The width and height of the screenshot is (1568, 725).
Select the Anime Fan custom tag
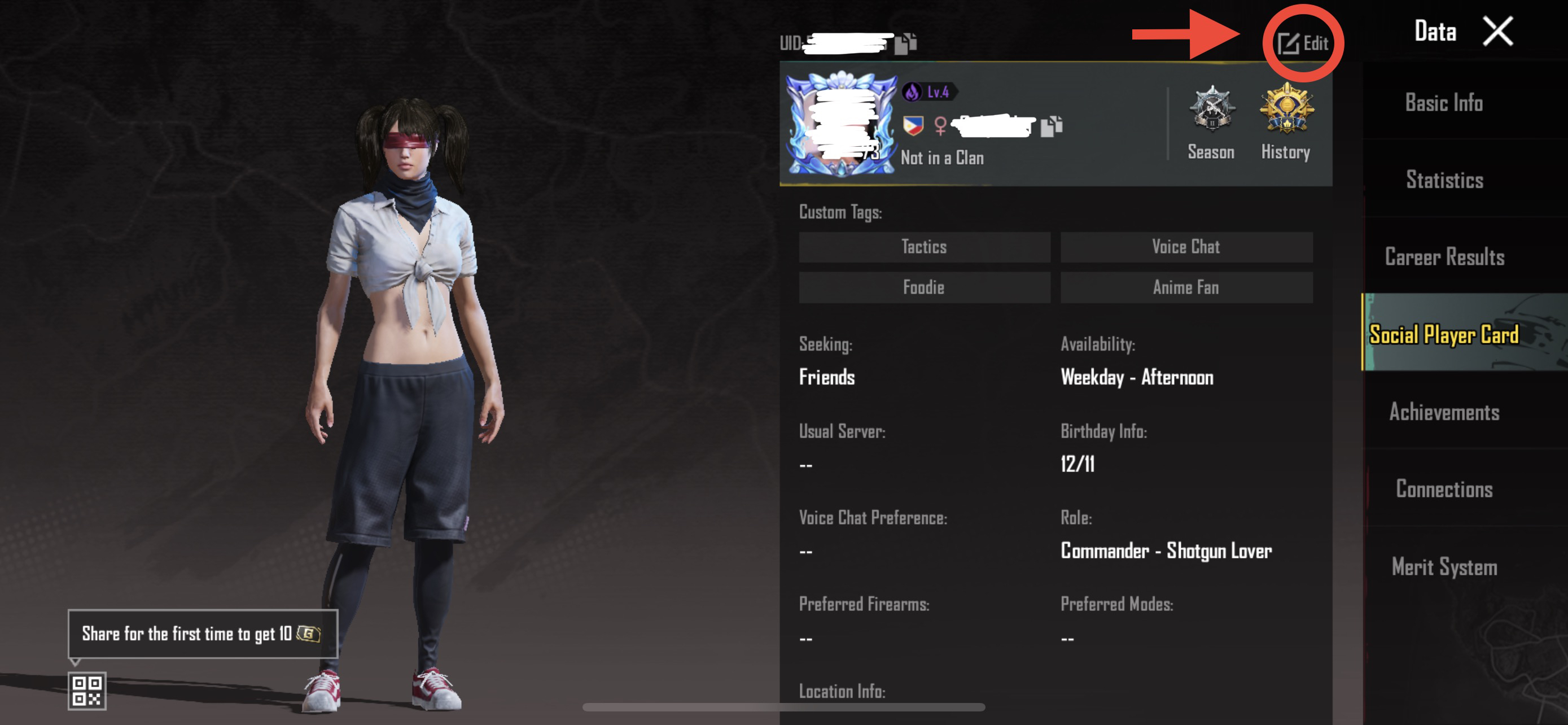1186,287
